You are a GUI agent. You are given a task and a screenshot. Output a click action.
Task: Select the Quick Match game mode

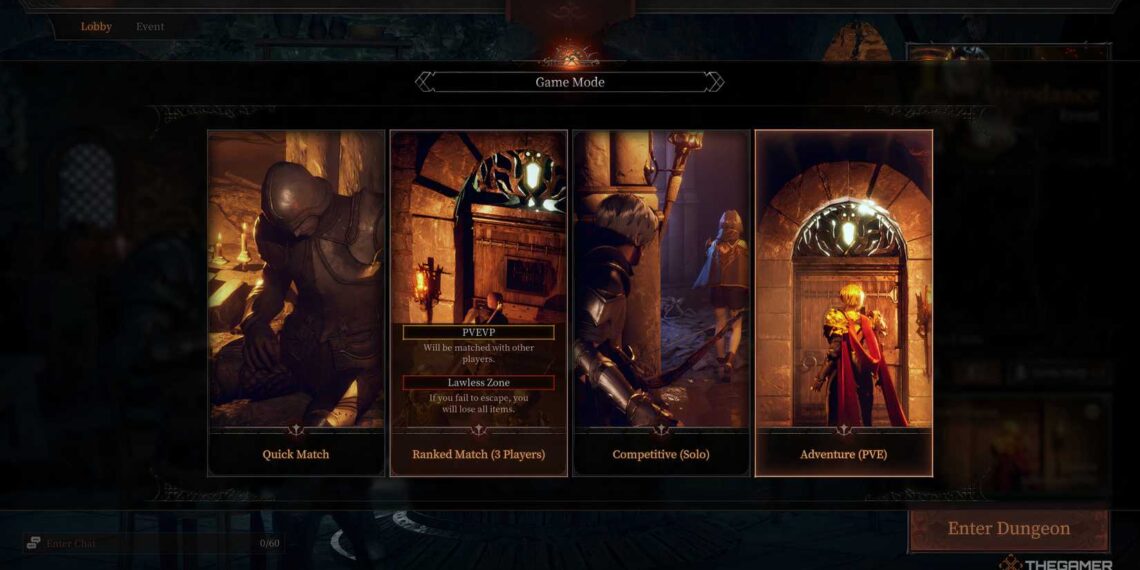point(296,302)
